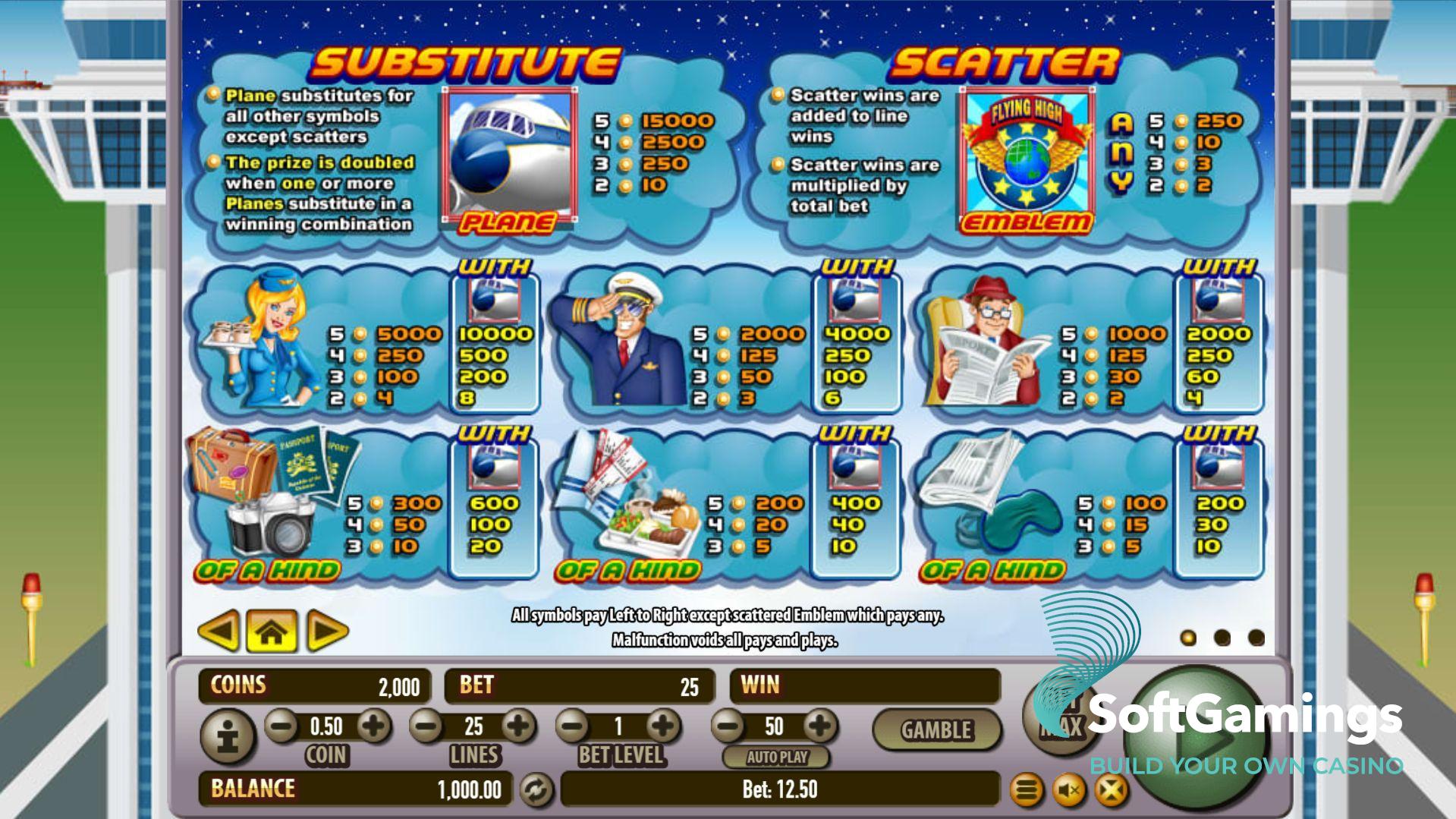1456x819 pixels.
Task: Return to the game with the home button
Action: click(272, 631)
